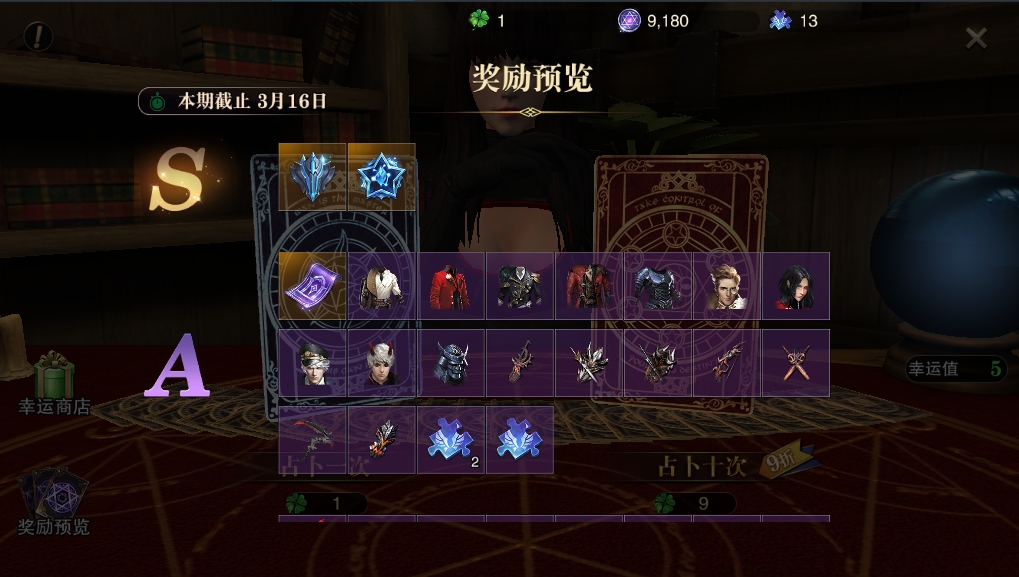Select the red-horned white hair portrait
The height and width of the screenshot is (577, 1019).
point(381,363)
